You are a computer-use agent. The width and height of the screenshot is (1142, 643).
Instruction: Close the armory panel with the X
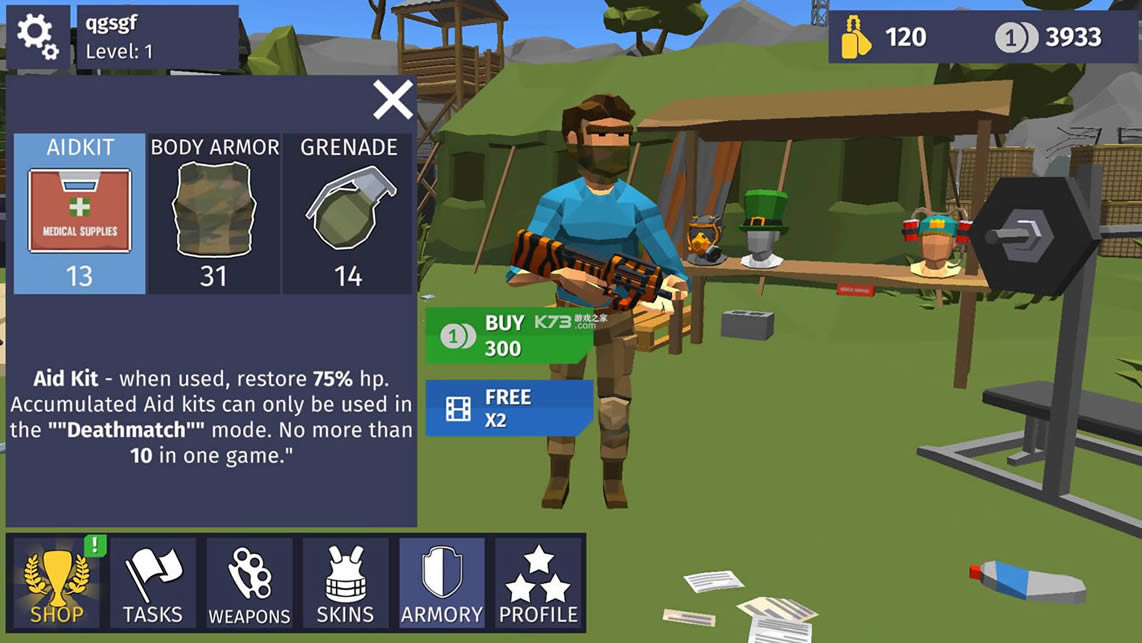click(393, 100)
